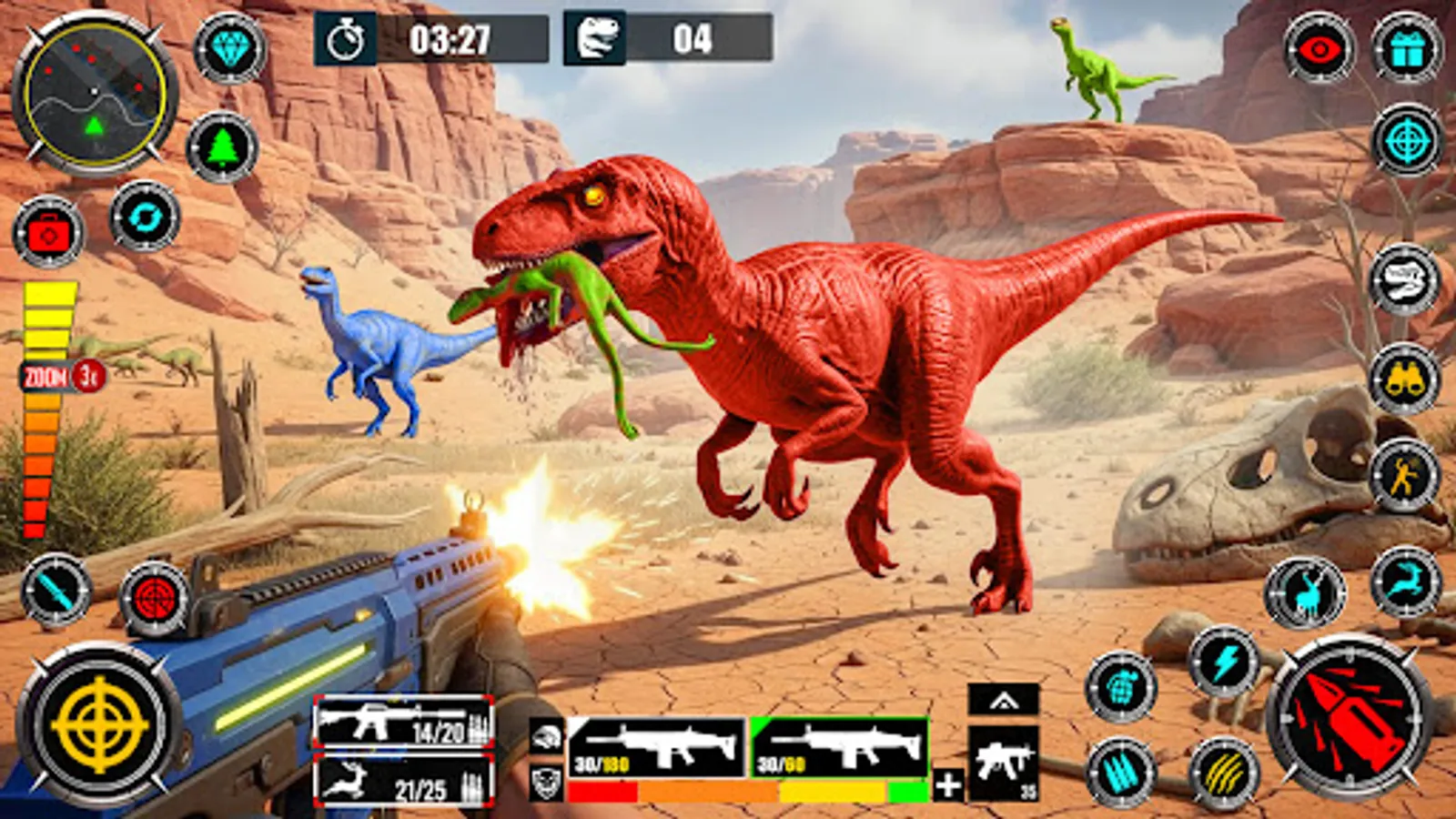The image size is (1456, 819).
Task: Open the gift rewards icon
Action: tap(1406, 50)
